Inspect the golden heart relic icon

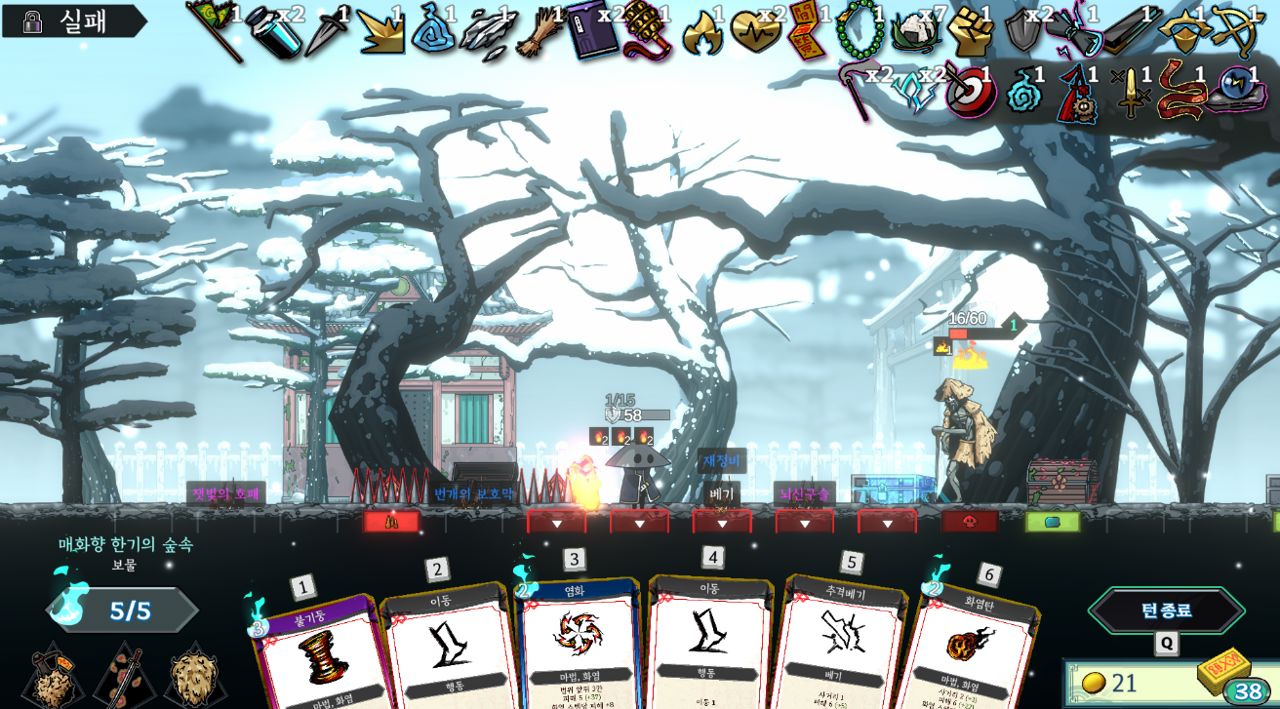click(756, 30)
